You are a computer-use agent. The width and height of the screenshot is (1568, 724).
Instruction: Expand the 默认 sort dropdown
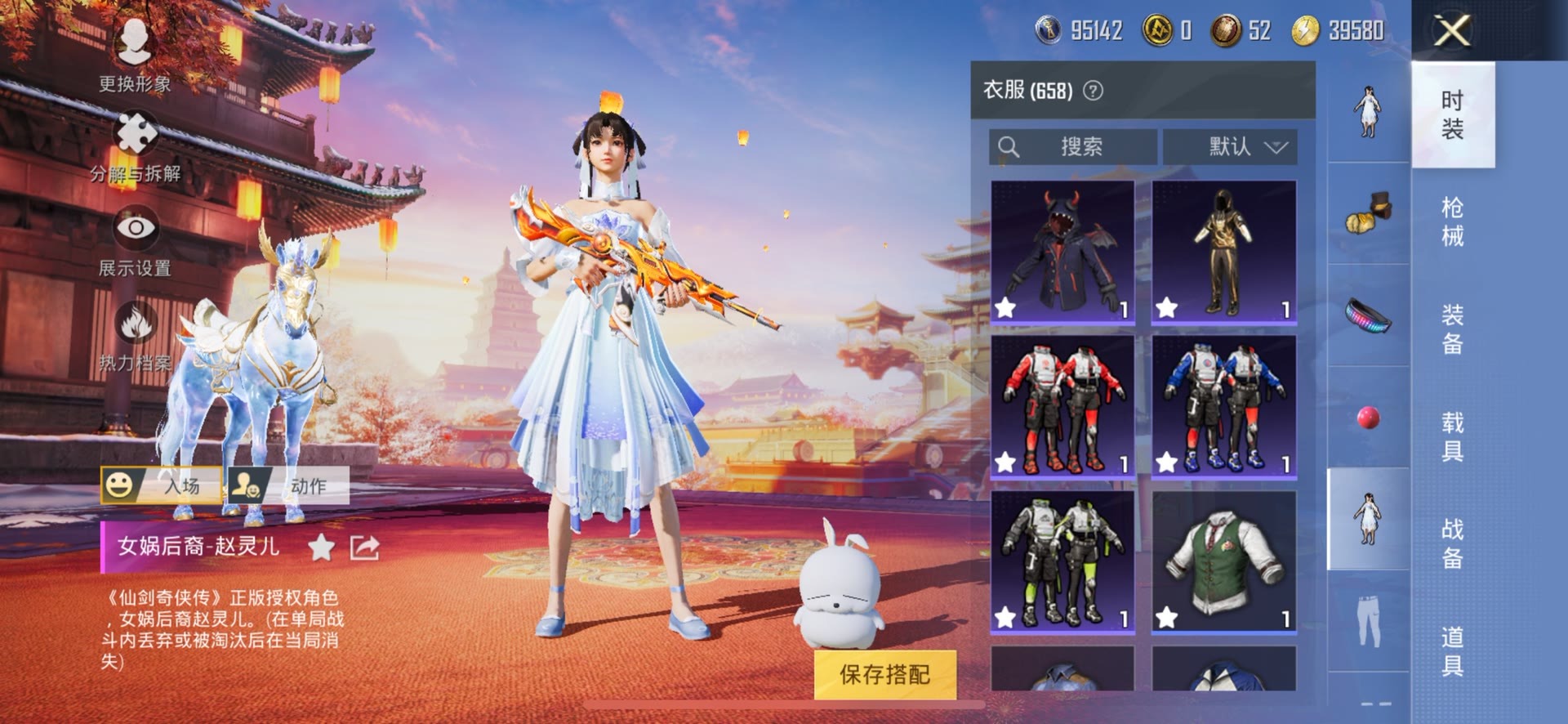(x=1229, y=147)
